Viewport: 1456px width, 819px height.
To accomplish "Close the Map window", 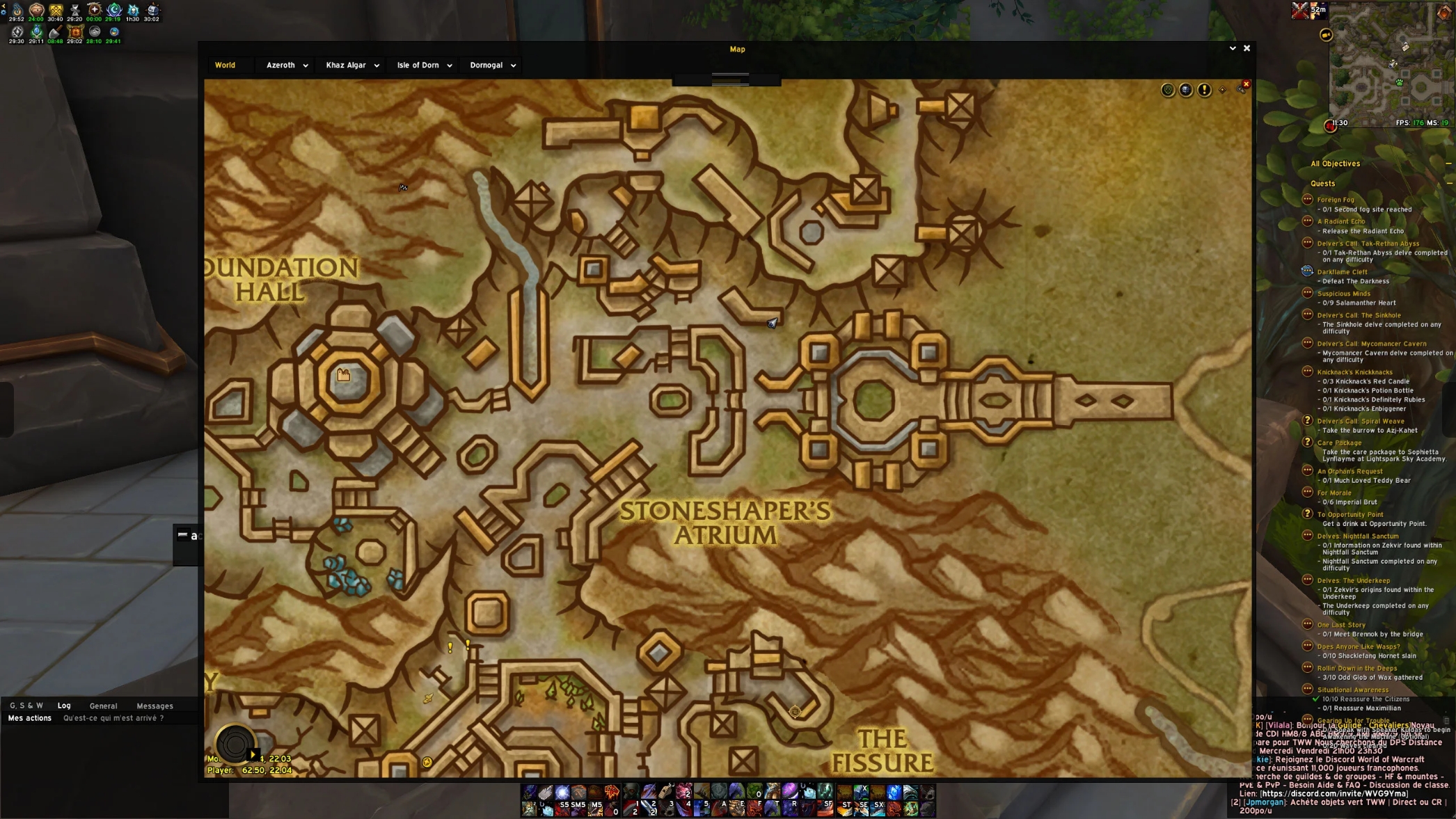I will pyautogui.click(x=1247, y=49).
